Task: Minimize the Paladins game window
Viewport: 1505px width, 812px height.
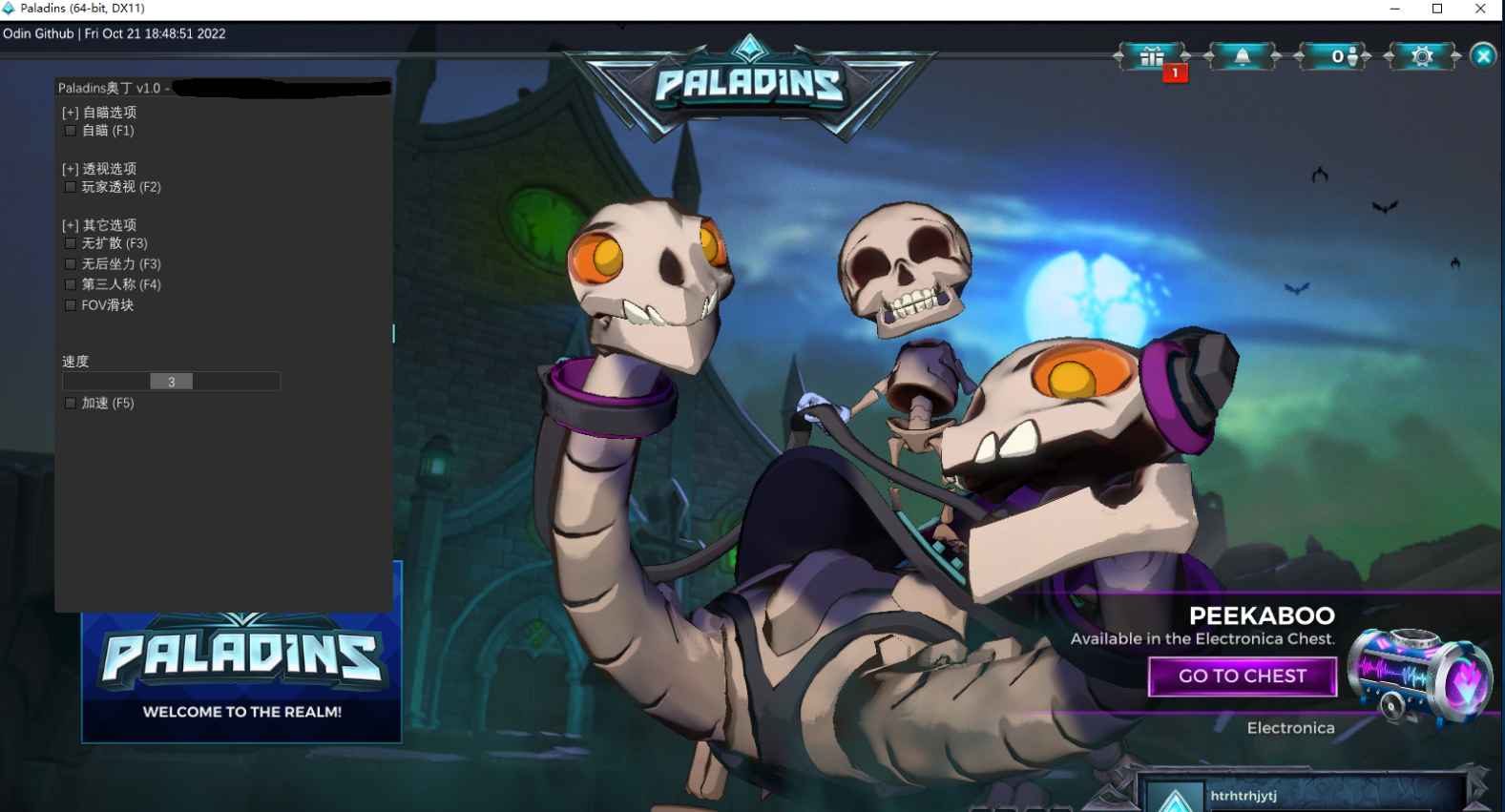Action: [1394, 10]
